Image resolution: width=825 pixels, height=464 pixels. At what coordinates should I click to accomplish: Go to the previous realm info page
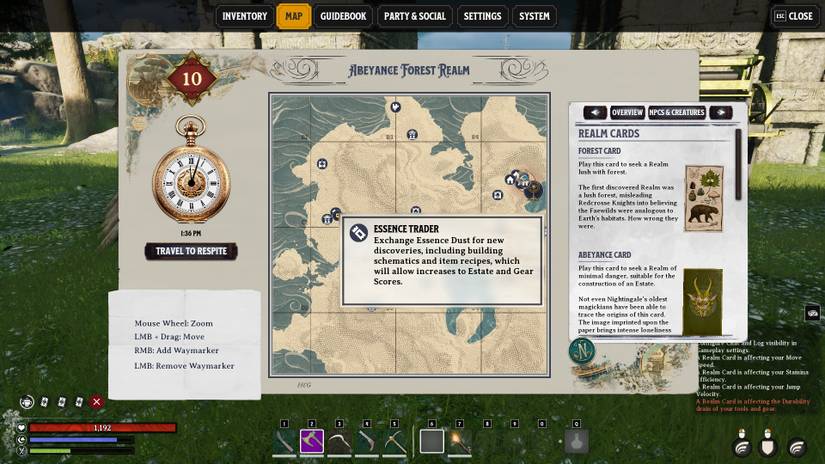pyautogui.click(x=594, y=112)
